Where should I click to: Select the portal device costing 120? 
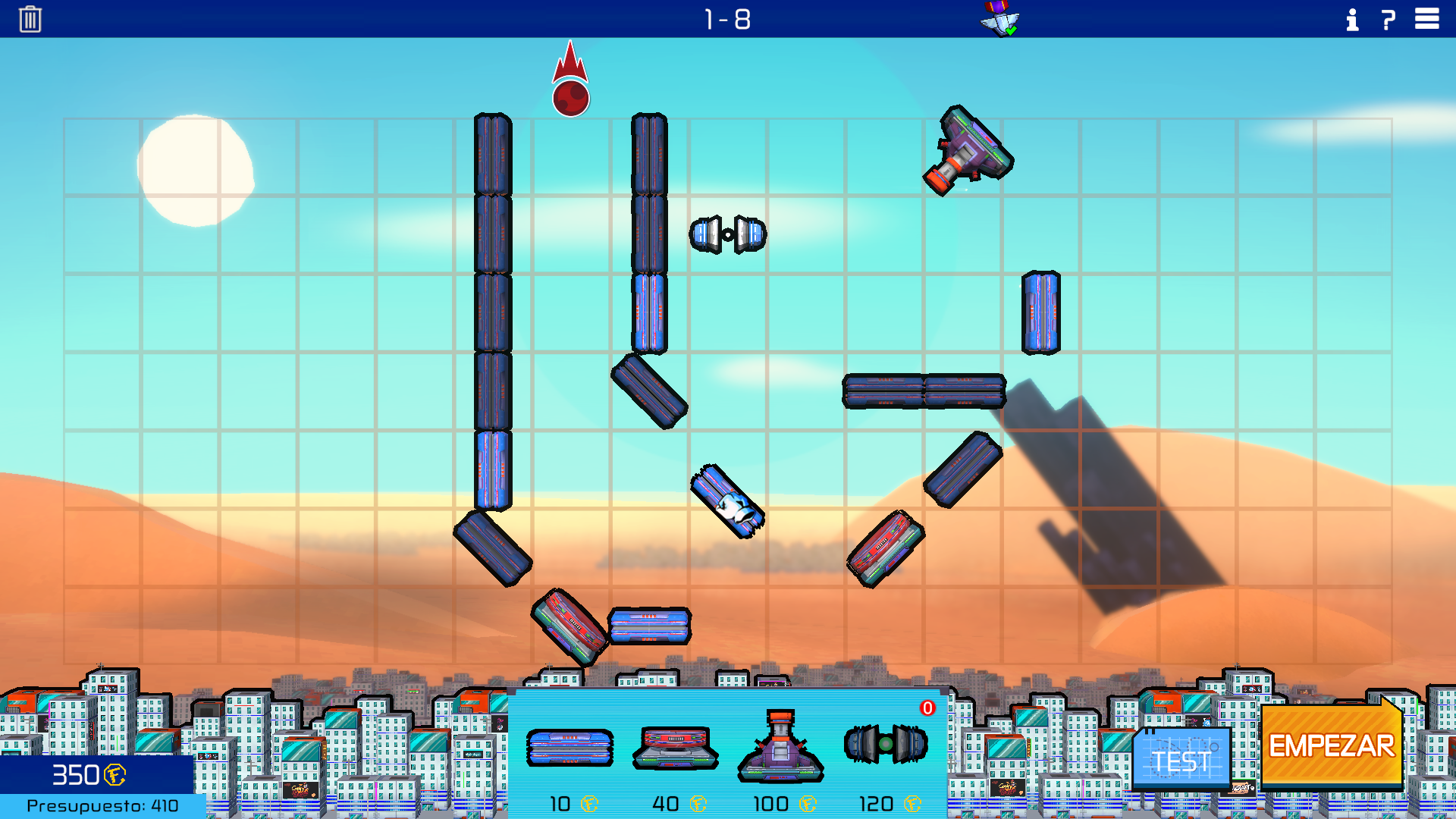coord(886,744)
